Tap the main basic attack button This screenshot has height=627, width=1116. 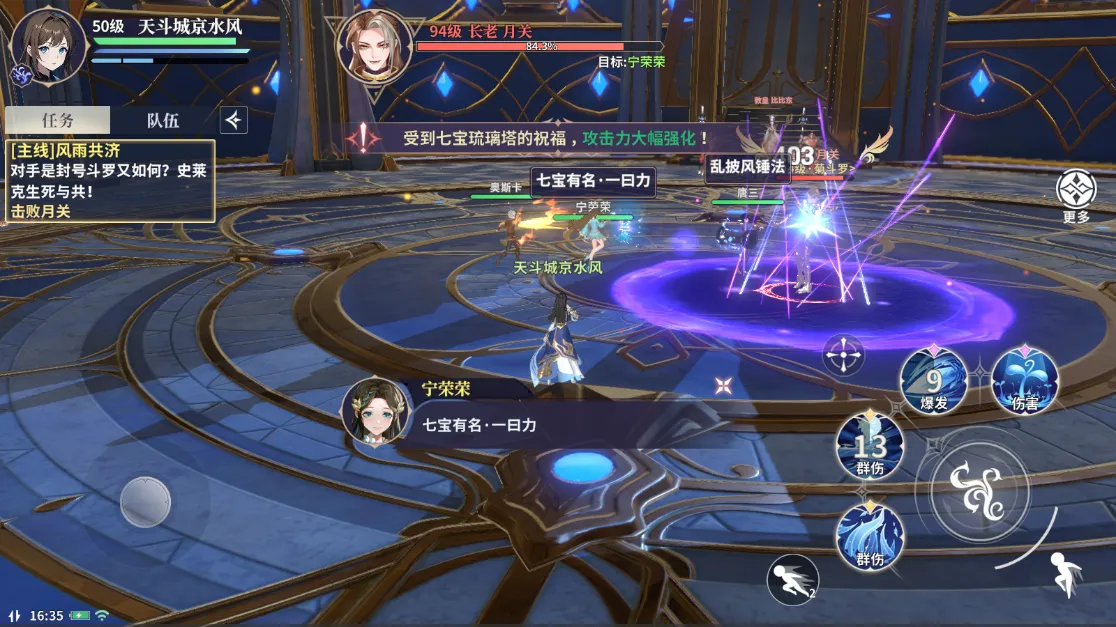coord(974,488)
